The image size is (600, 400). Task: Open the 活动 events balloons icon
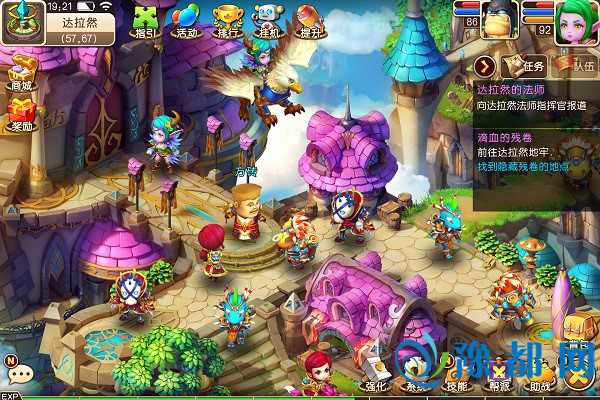click(x=185, y=21)
